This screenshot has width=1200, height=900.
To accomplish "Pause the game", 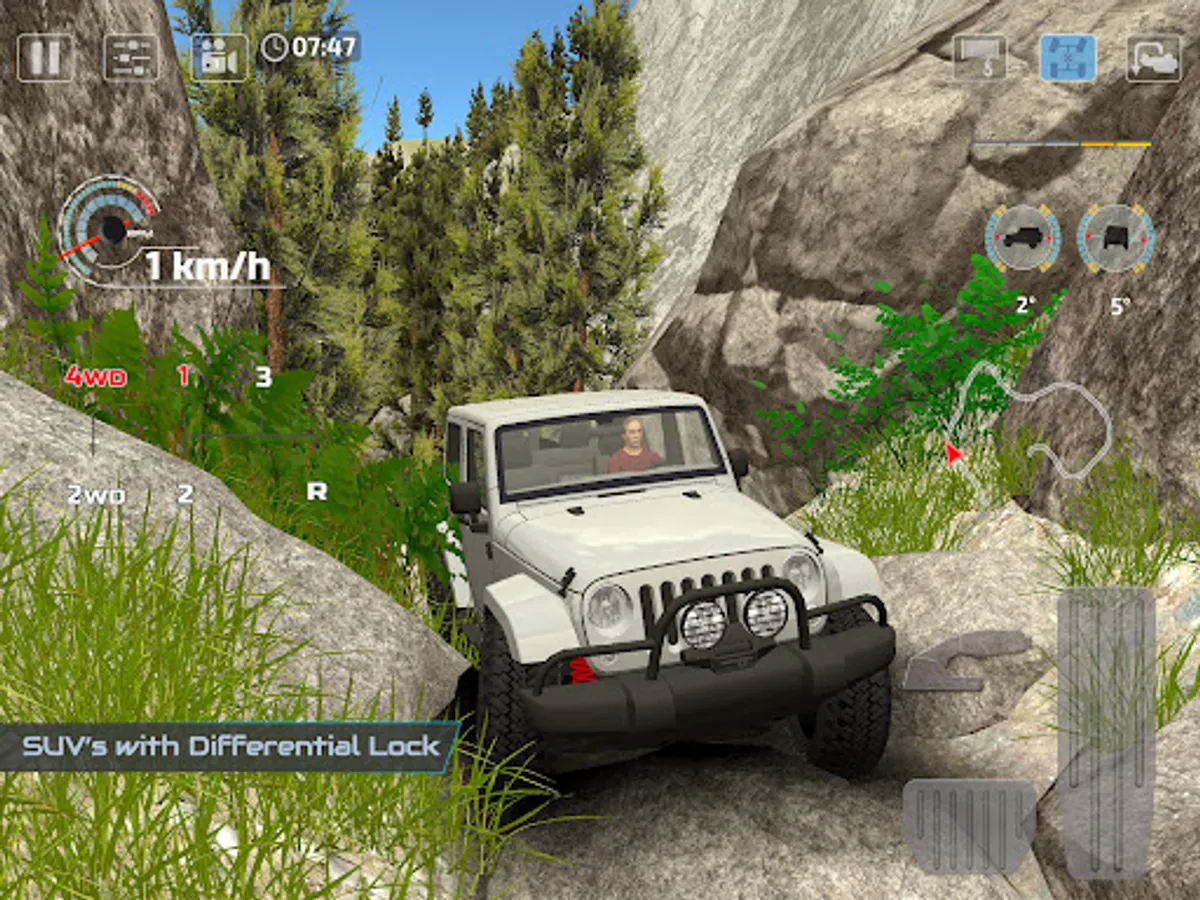I will pos(45,57).
